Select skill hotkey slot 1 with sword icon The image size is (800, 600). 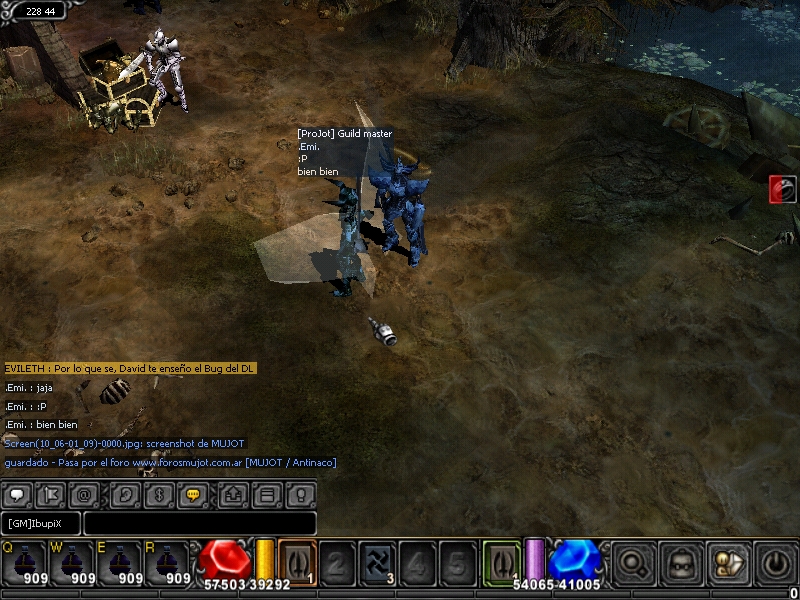(x=297, y=562)
